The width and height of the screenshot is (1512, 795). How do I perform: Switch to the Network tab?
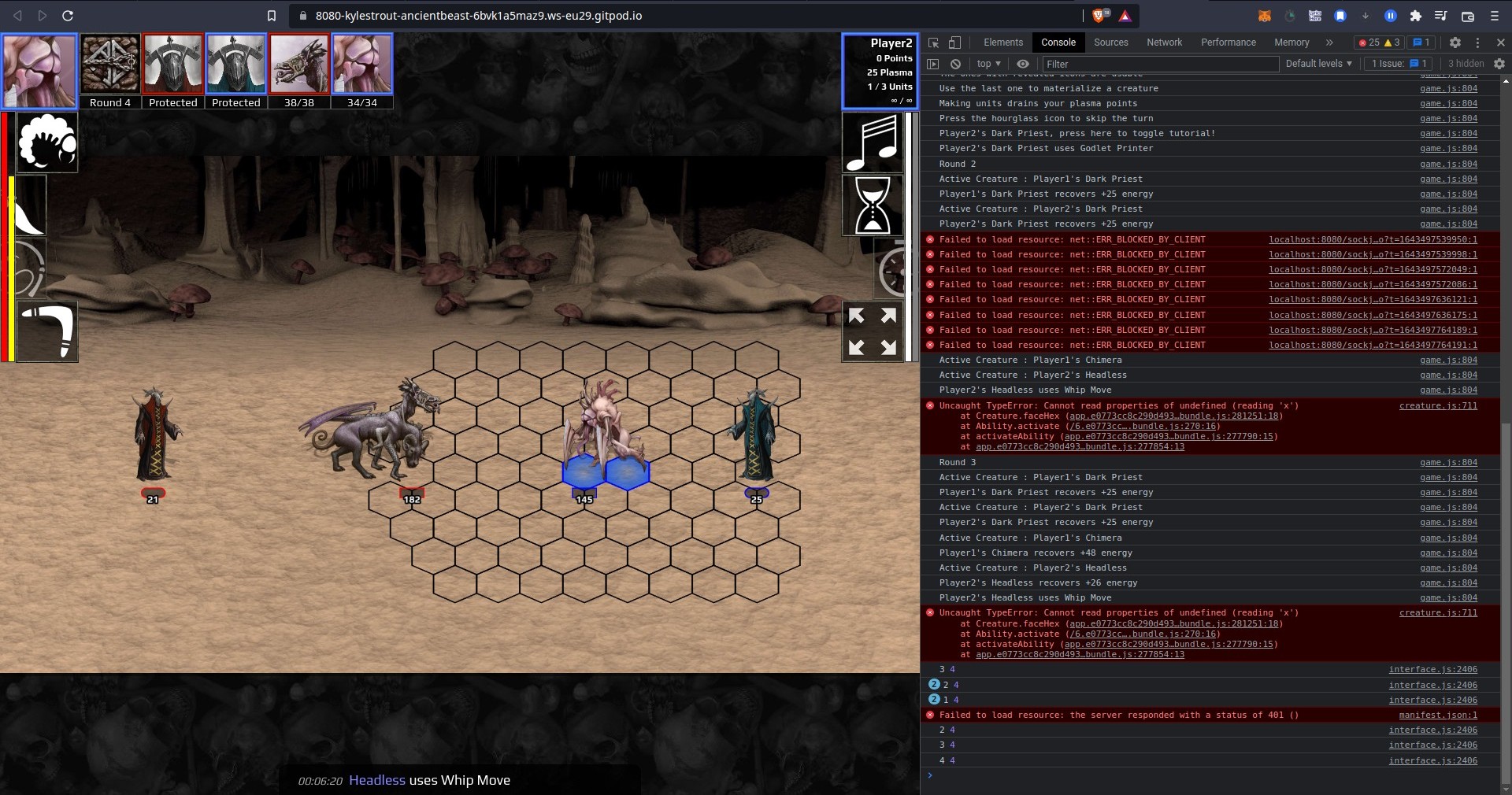[1164, 43]
